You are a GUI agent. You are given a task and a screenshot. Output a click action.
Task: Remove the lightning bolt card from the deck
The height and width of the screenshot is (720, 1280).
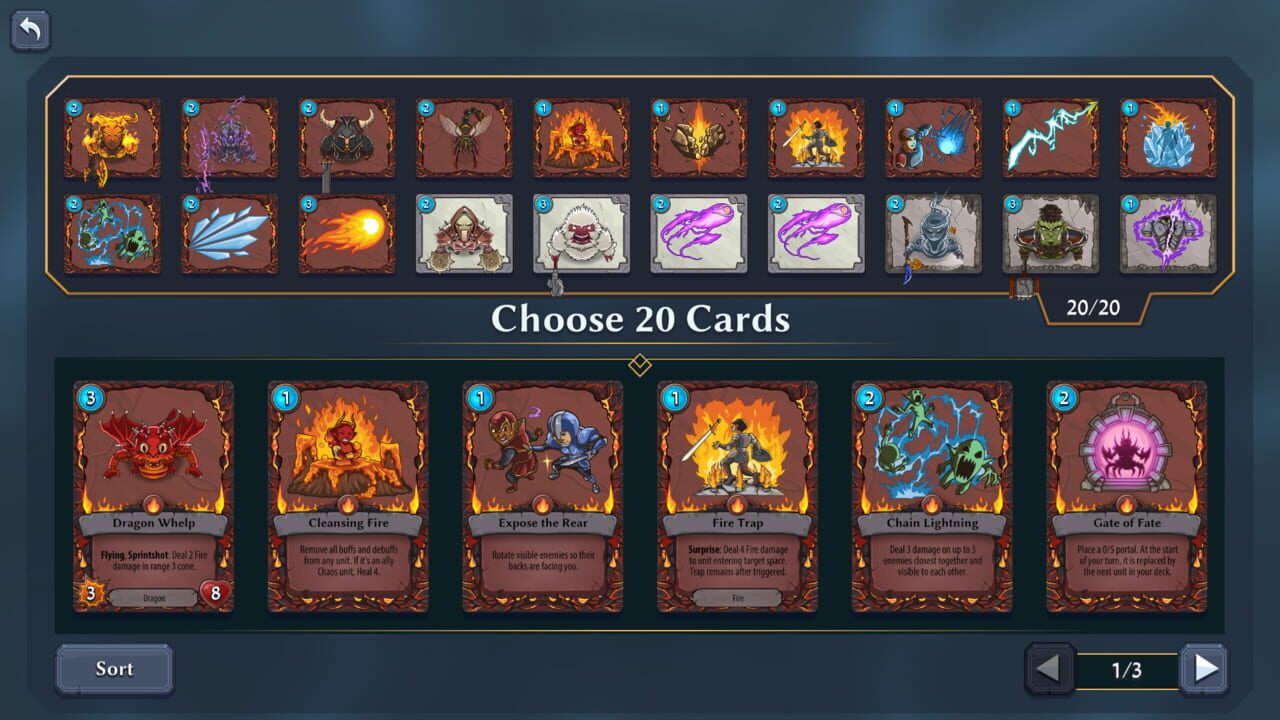point(1049,137)
